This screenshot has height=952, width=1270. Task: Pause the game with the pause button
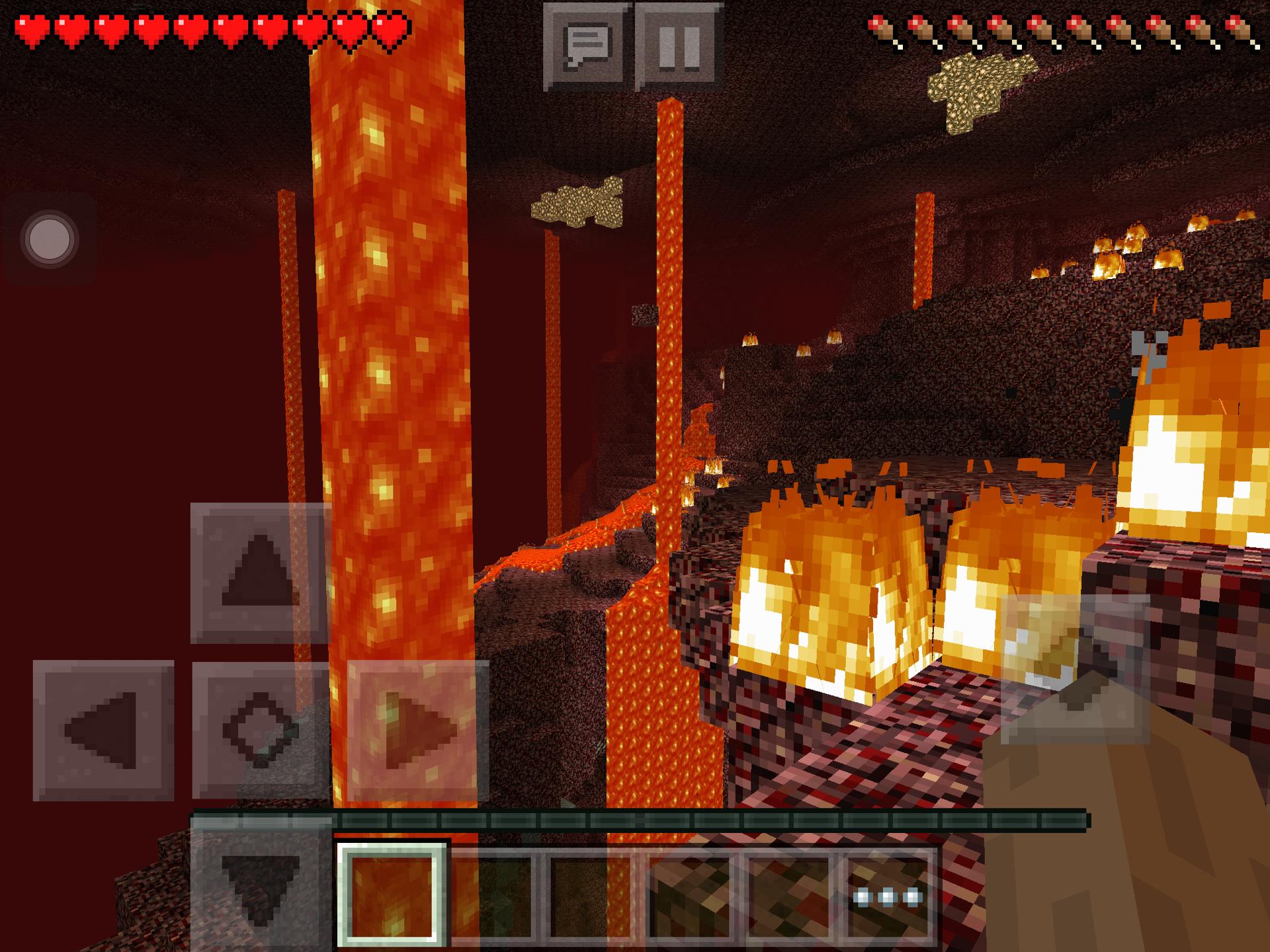tap(679, 46)
